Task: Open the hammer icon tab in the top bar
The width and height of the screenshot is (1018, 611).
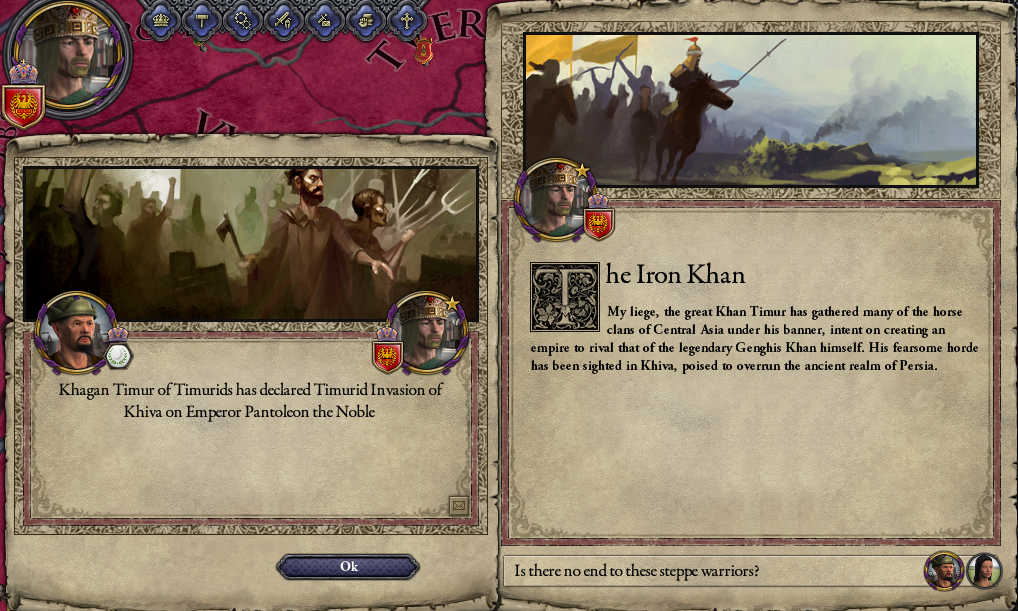Action: [x=202, y=19]
